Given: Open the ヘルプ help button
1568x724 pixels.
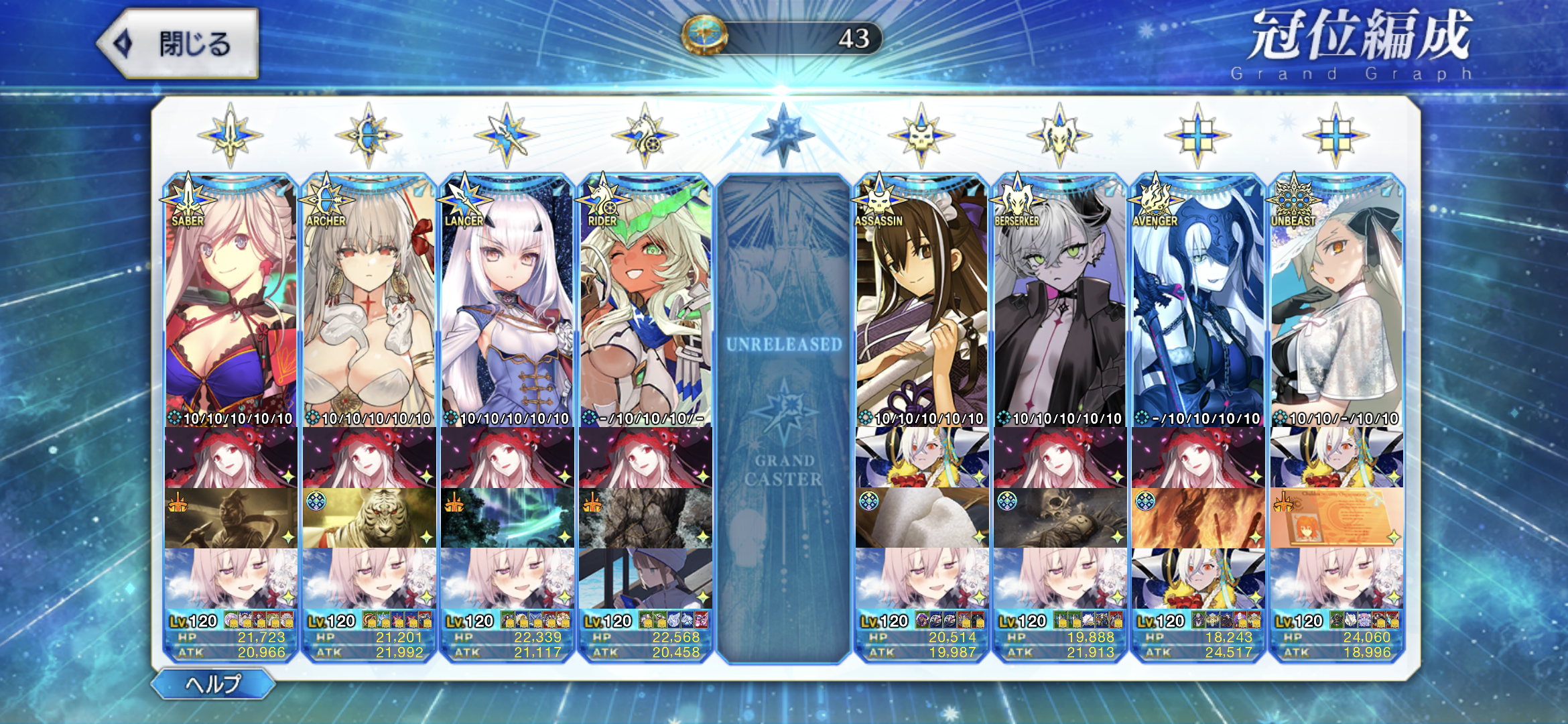Looking at the screenshot, I should 213,684.
